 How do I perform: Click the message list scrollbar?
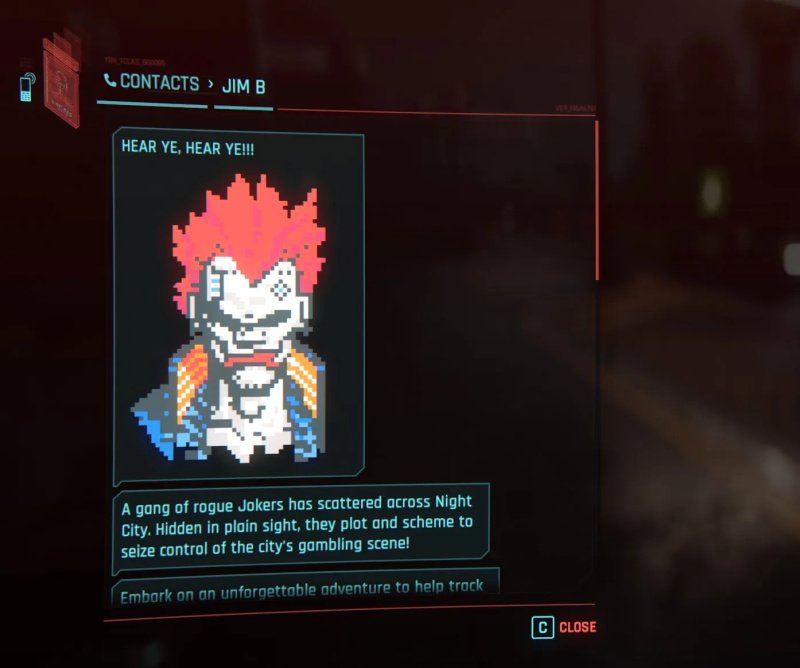(x=597, y=200)
